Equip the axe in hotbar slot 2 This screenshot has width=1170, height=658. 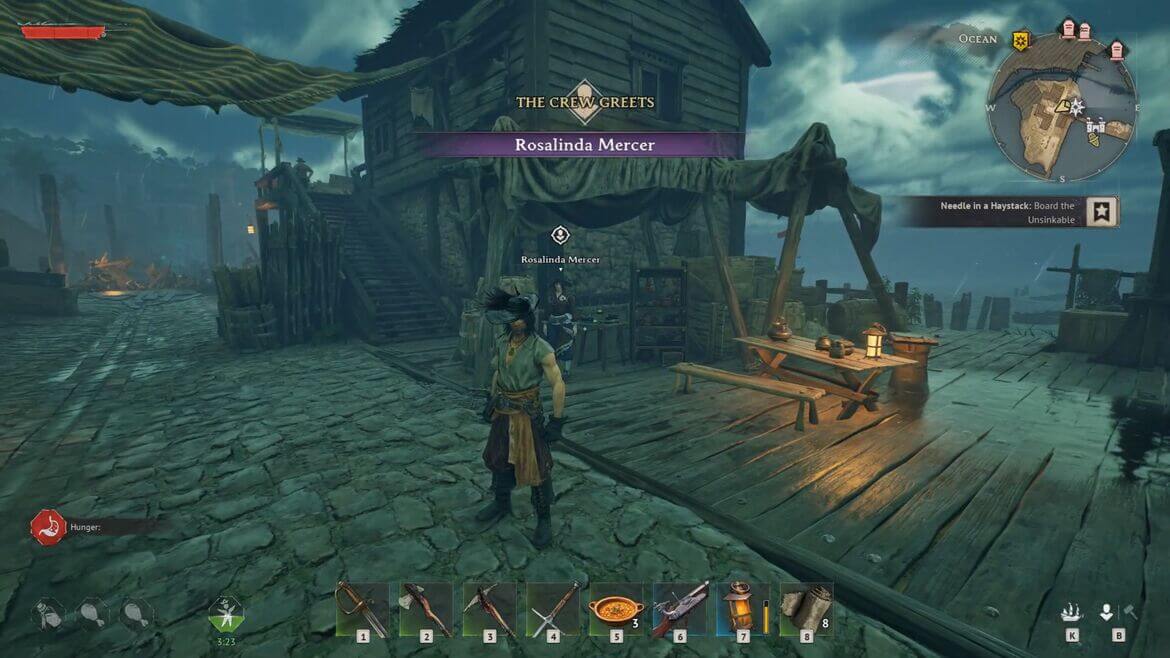425,608
